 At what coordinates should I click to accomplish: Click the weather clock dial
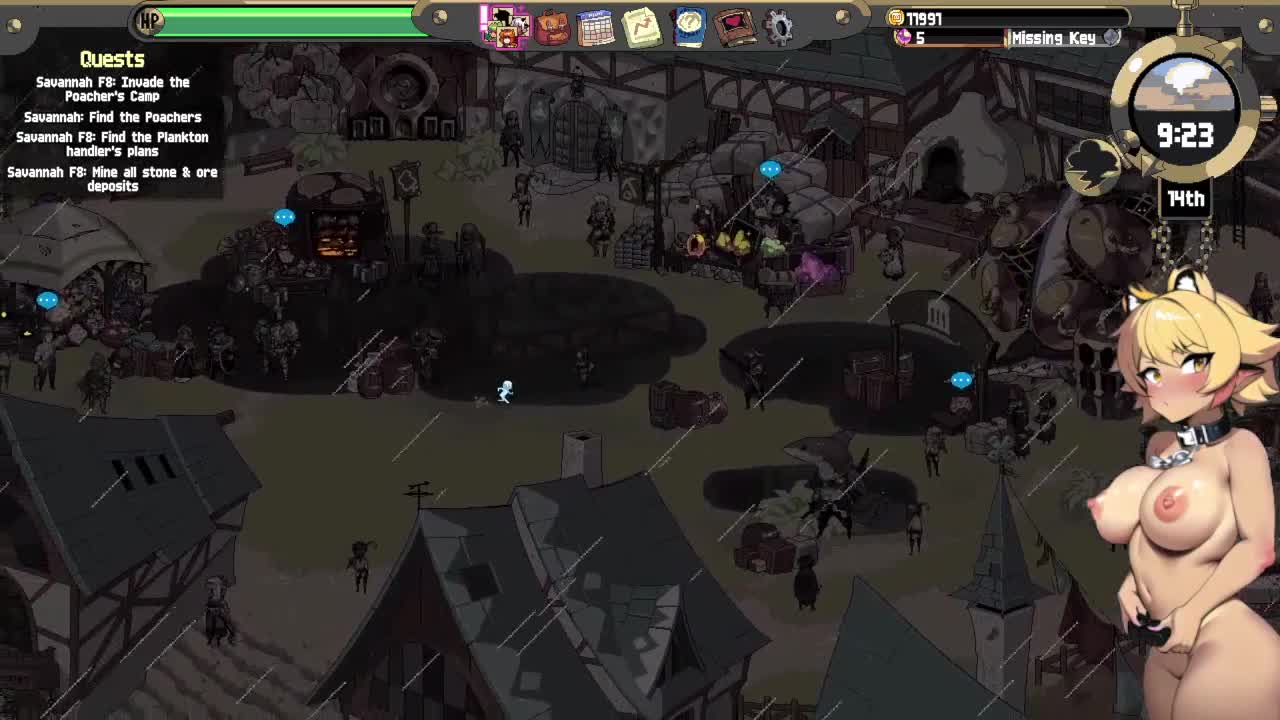coord(1185,110)
